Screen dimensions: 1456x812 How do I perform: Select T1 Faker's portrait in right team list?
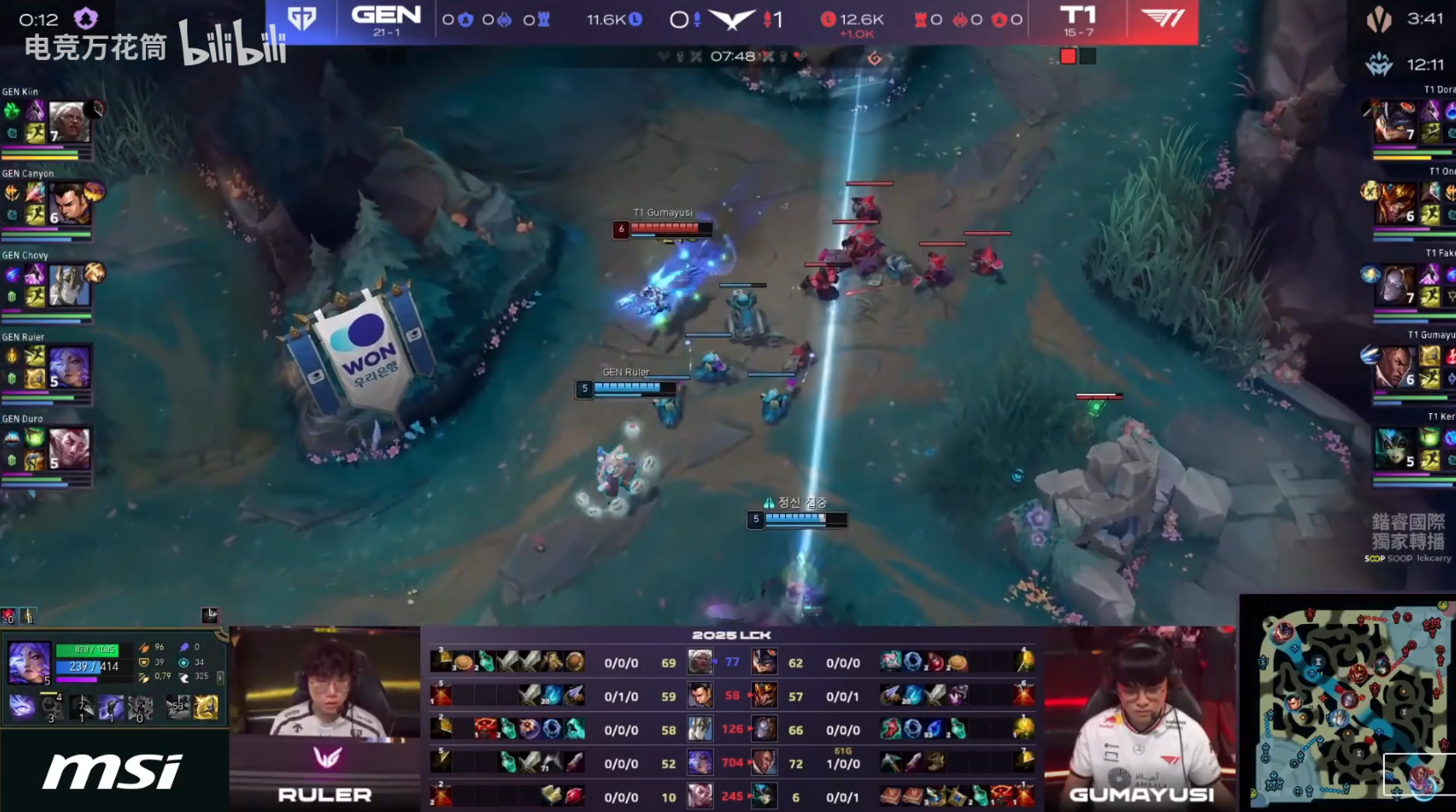tap(1395, 286)
